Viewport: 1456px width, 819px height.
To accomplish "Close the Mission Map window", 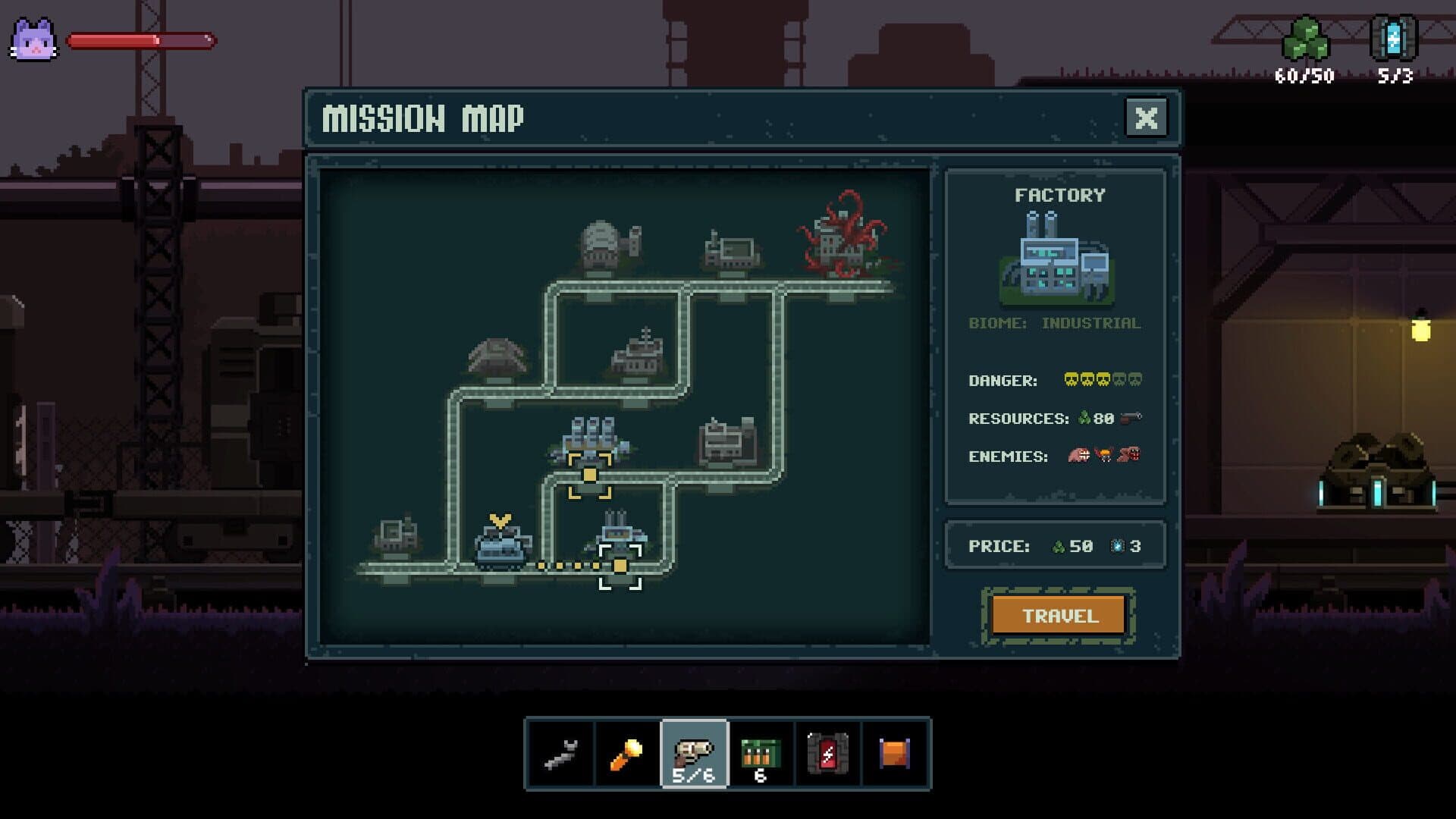I will (x=1147, y=116).
